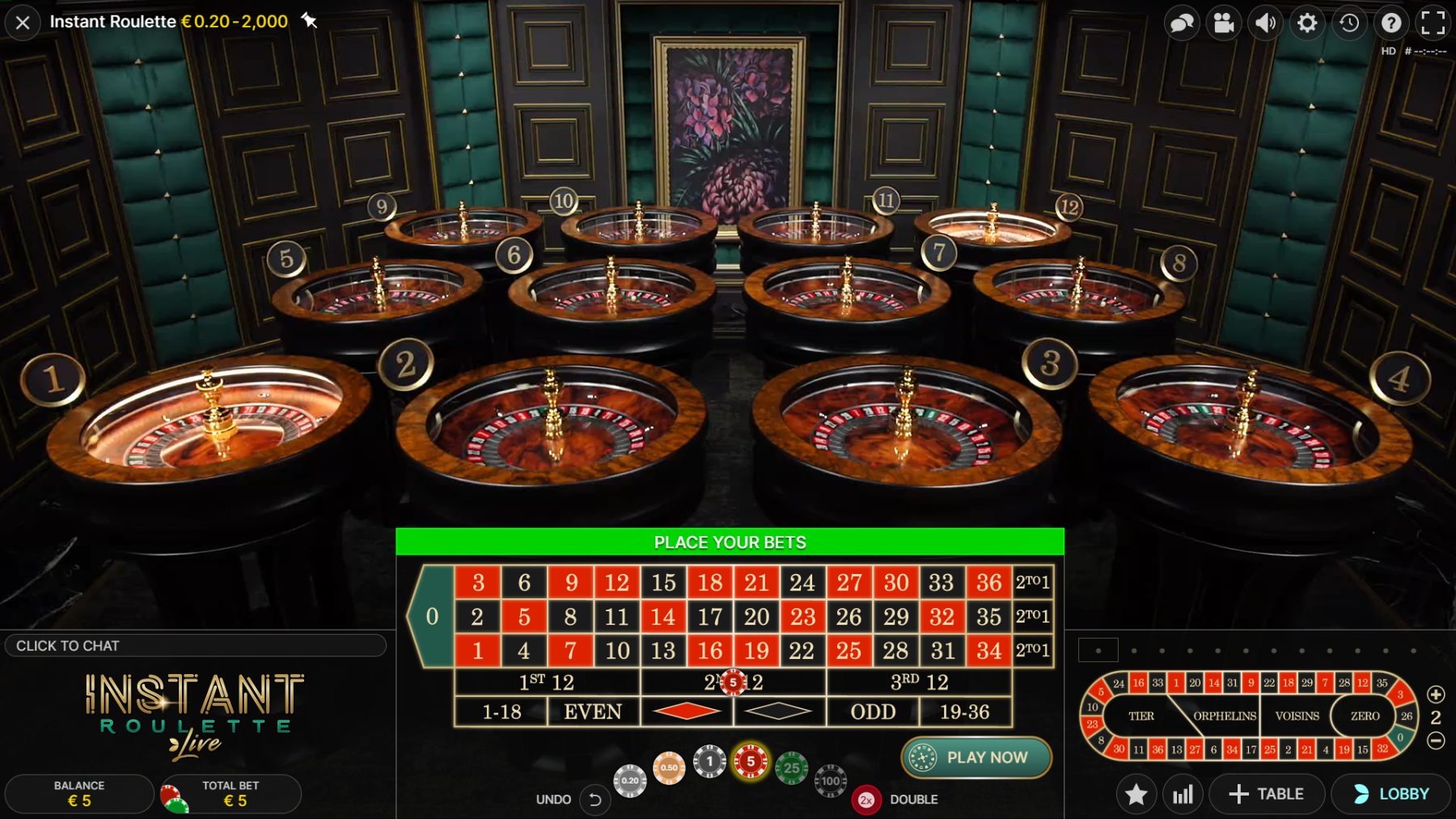Open the LOBBY
1456x819 pixels.
[x=1390, y=794]
